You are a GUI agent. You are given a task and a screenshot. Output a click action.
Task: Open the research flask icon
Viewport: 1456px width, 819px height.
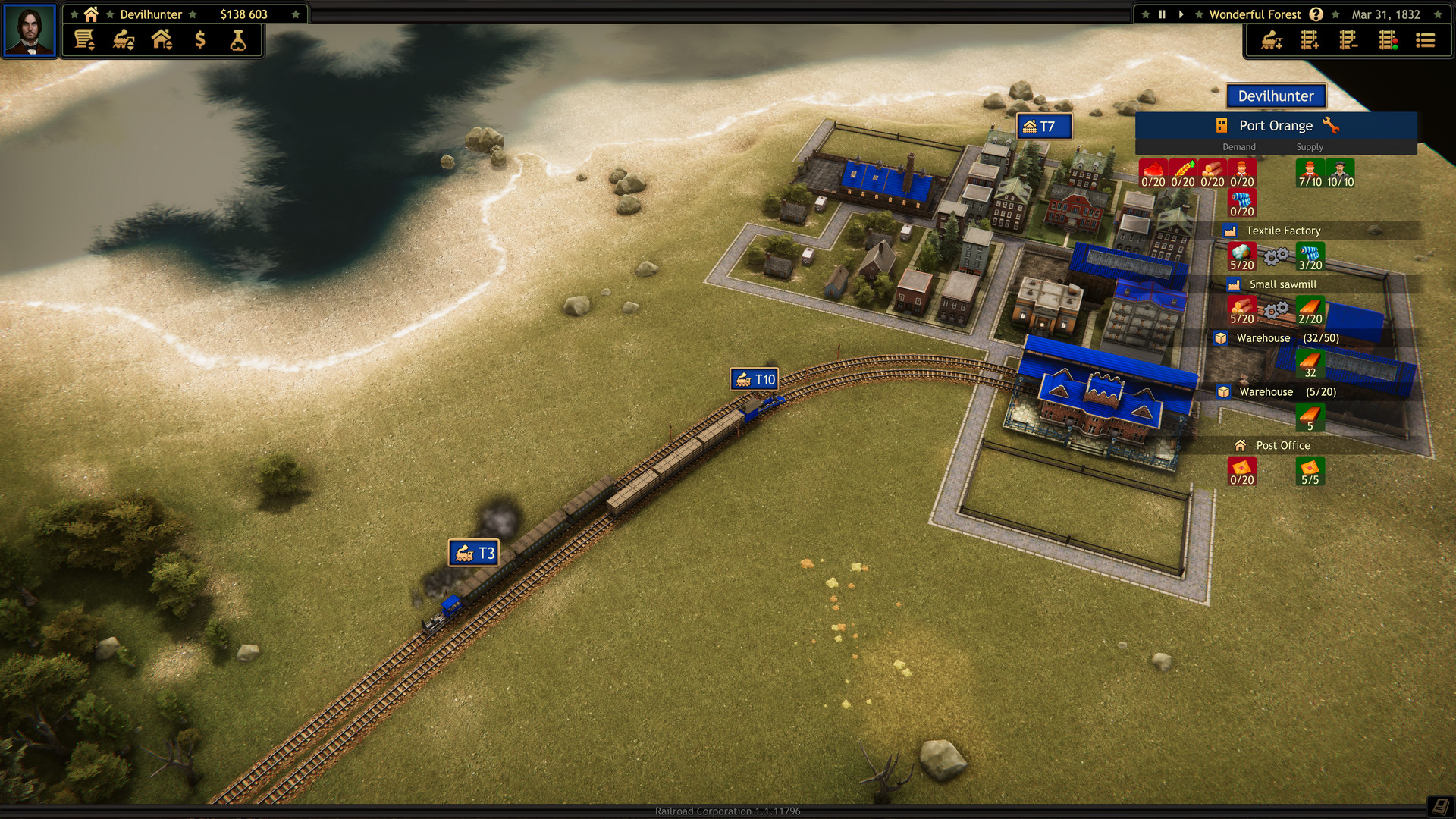click(x=237, y=40)
